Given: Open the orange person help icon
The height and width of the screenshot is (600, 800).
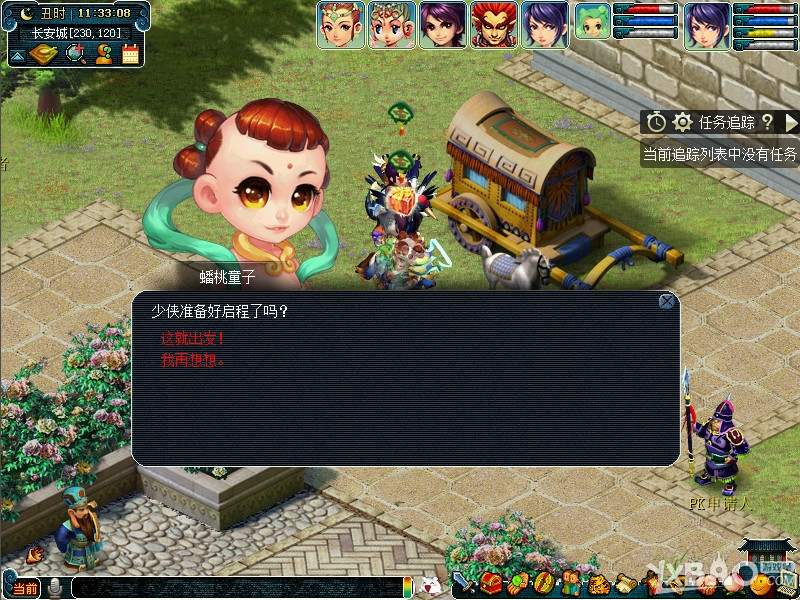Looking at the screenshot, I should click(x=103, y=54).
